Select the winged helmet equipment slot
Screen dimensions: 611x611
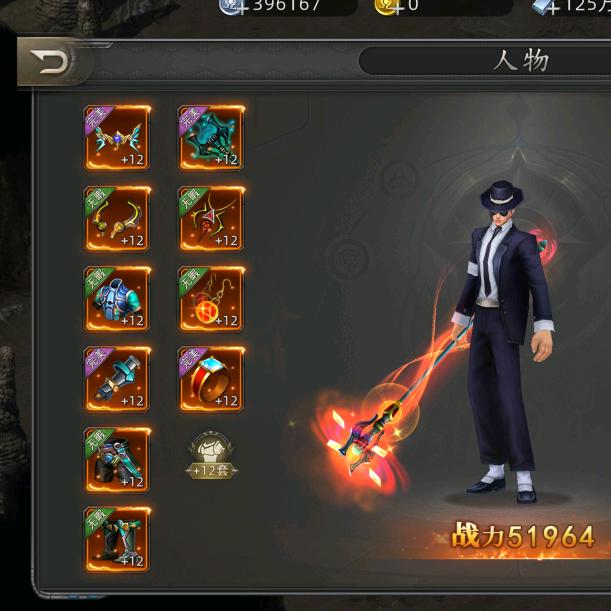(x=117, y=138)
